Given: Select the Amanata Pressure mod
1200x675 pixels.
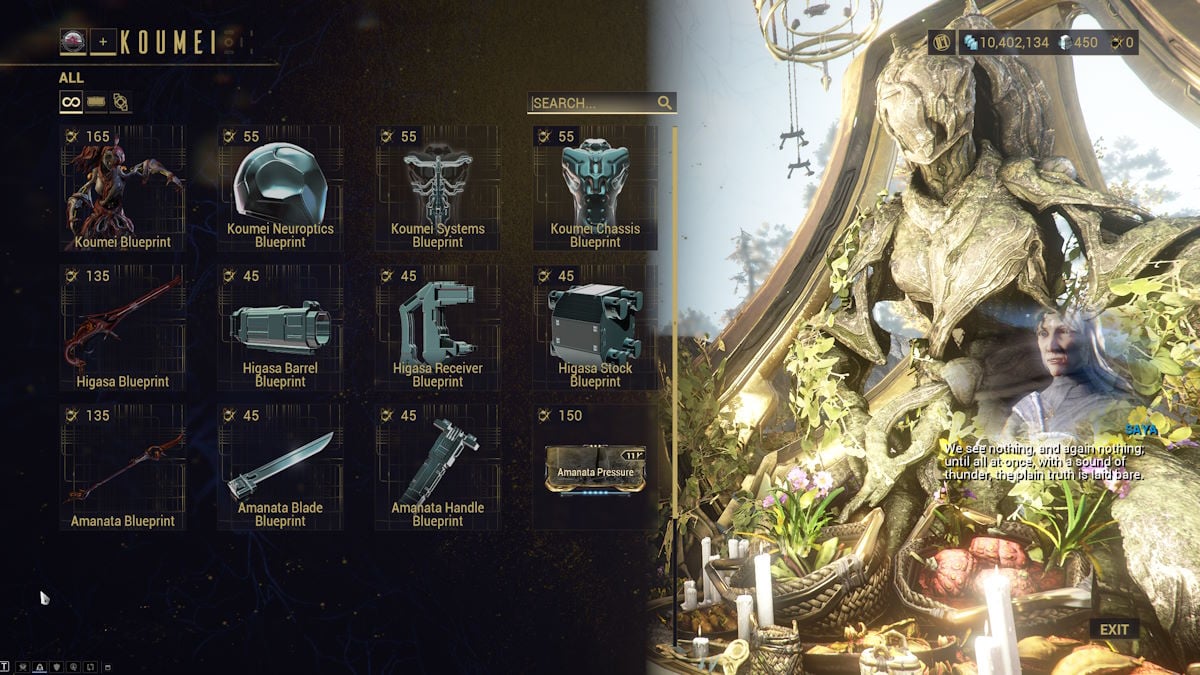Looking at the screenshot, I should click(595, 467).
